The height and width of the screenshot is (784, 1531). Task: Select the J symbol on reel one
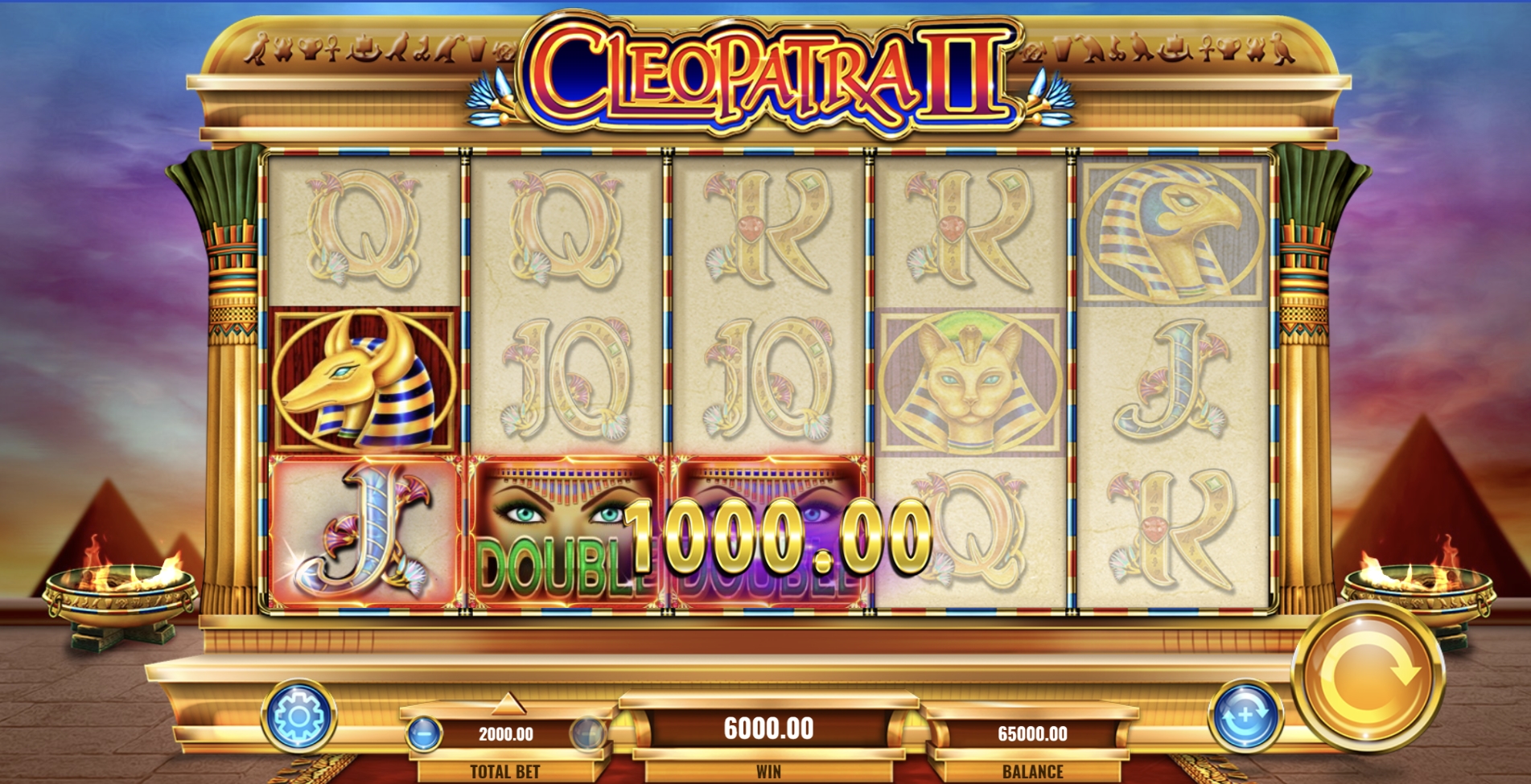tap(366, 531)
